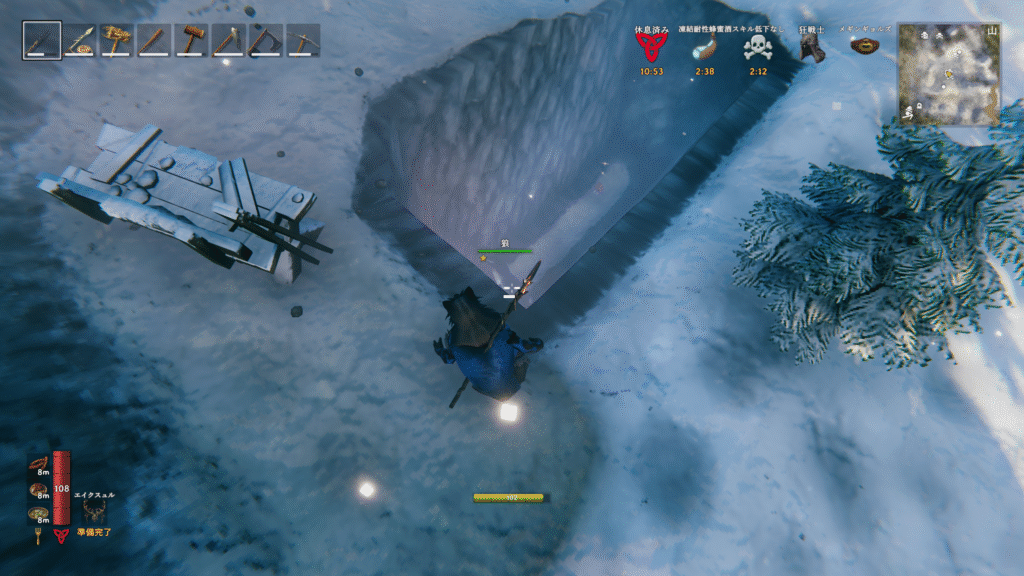Click the skull no-skill-loss status icon
Viewport: 1024px width, 576px height.
(757, 48)
